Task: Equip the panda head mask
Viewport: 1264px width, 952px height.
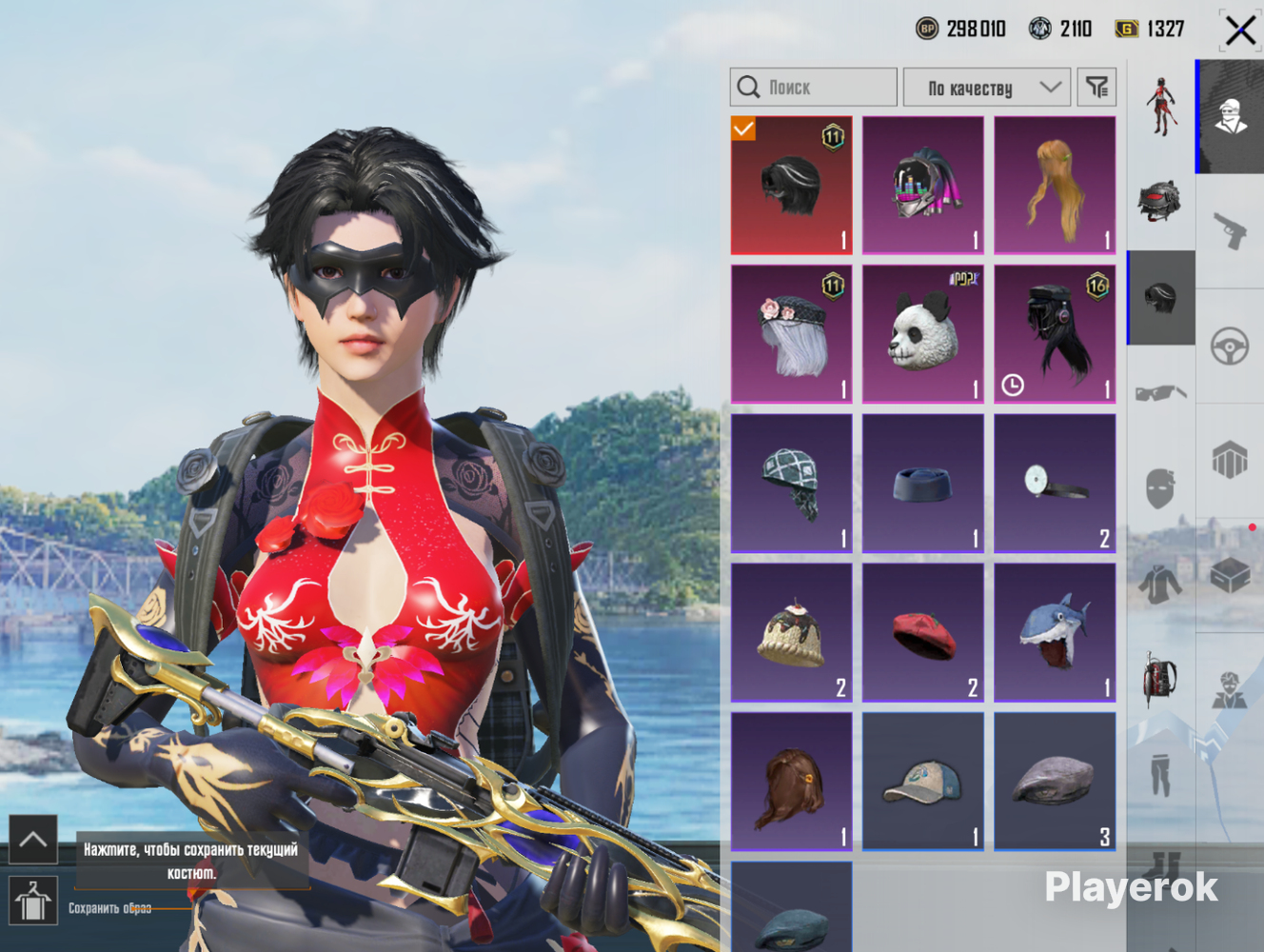Action: point(923,334)
